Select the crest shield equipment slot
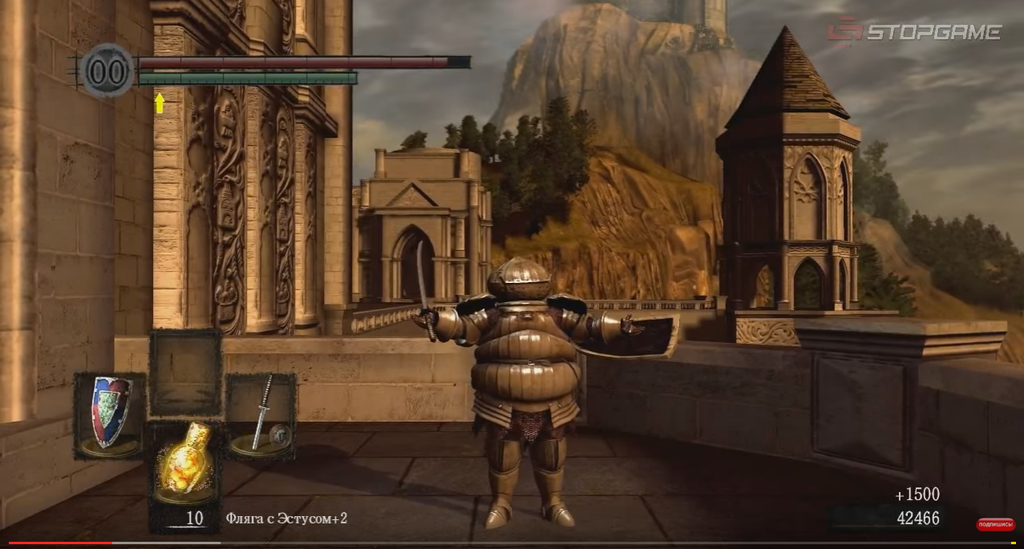Screen dimensions: 1024x549 pyautogui.click(x=110, y=414)
